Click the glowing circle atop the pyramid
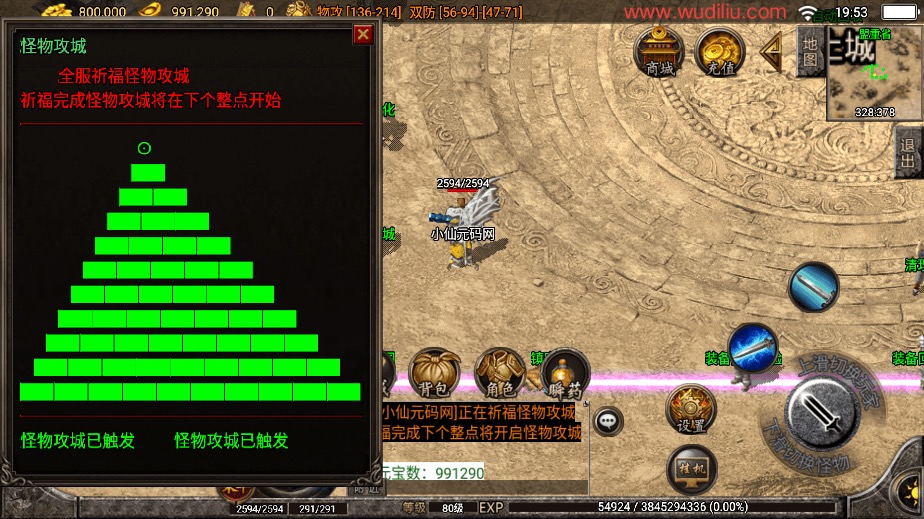The height and width of the screenshot is (519, 924). click(144, 149)
